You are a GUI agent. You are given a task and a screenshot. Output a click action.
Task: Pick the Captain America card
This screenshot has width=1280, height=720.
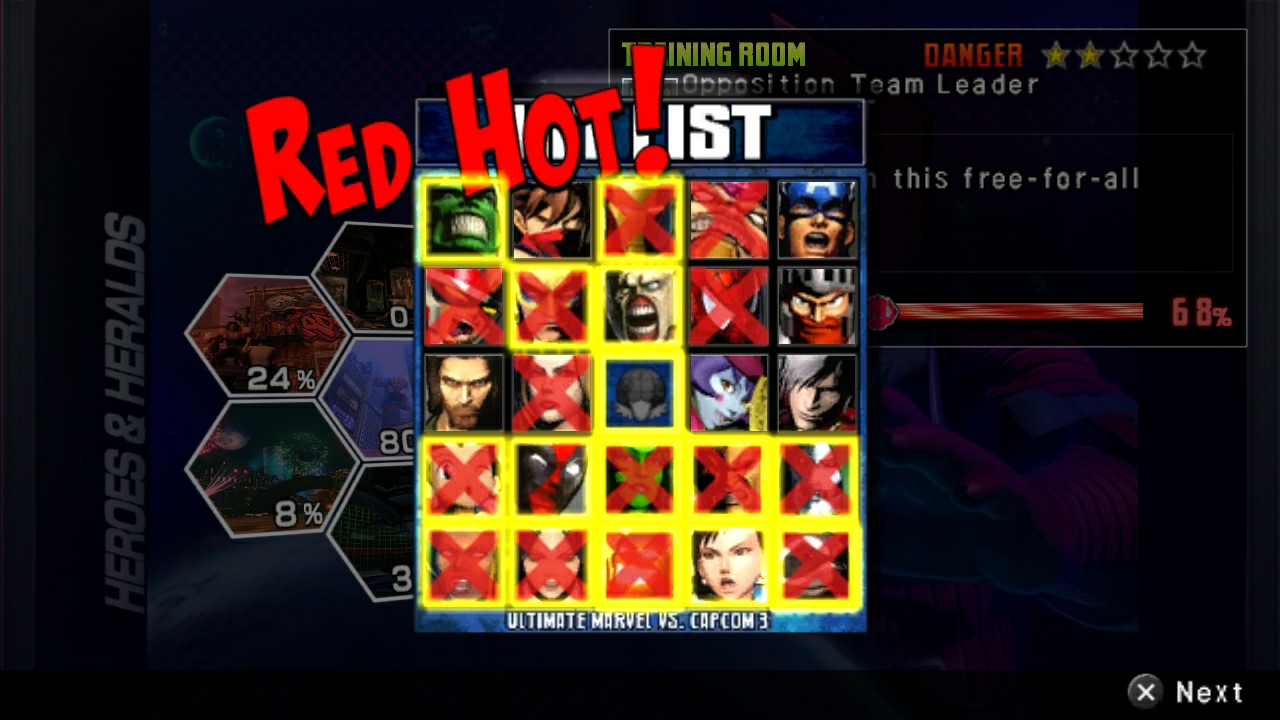coord(815,218)
